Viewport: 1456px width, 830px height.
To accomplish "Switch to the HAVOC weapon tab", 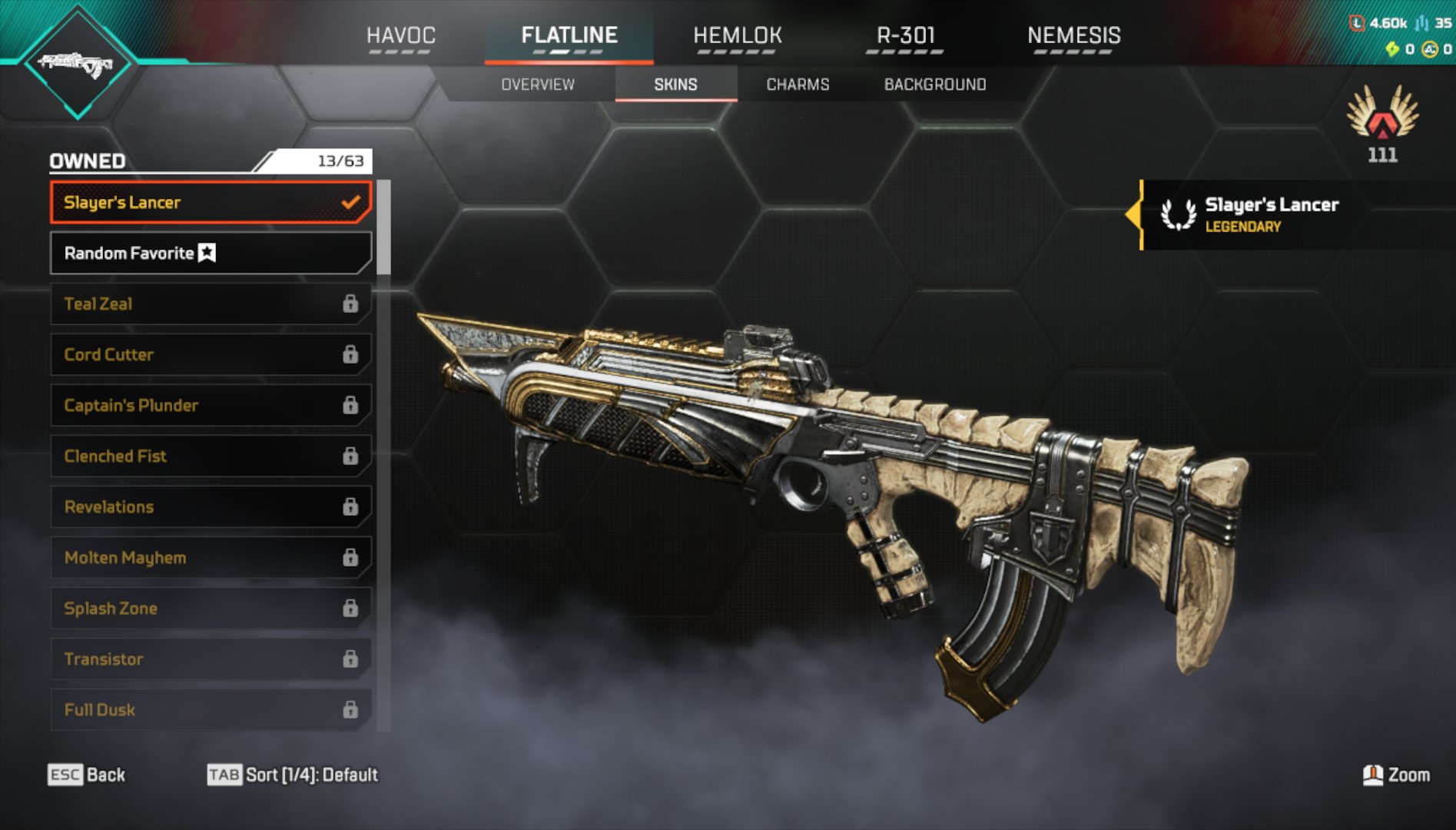I will 400,35.
